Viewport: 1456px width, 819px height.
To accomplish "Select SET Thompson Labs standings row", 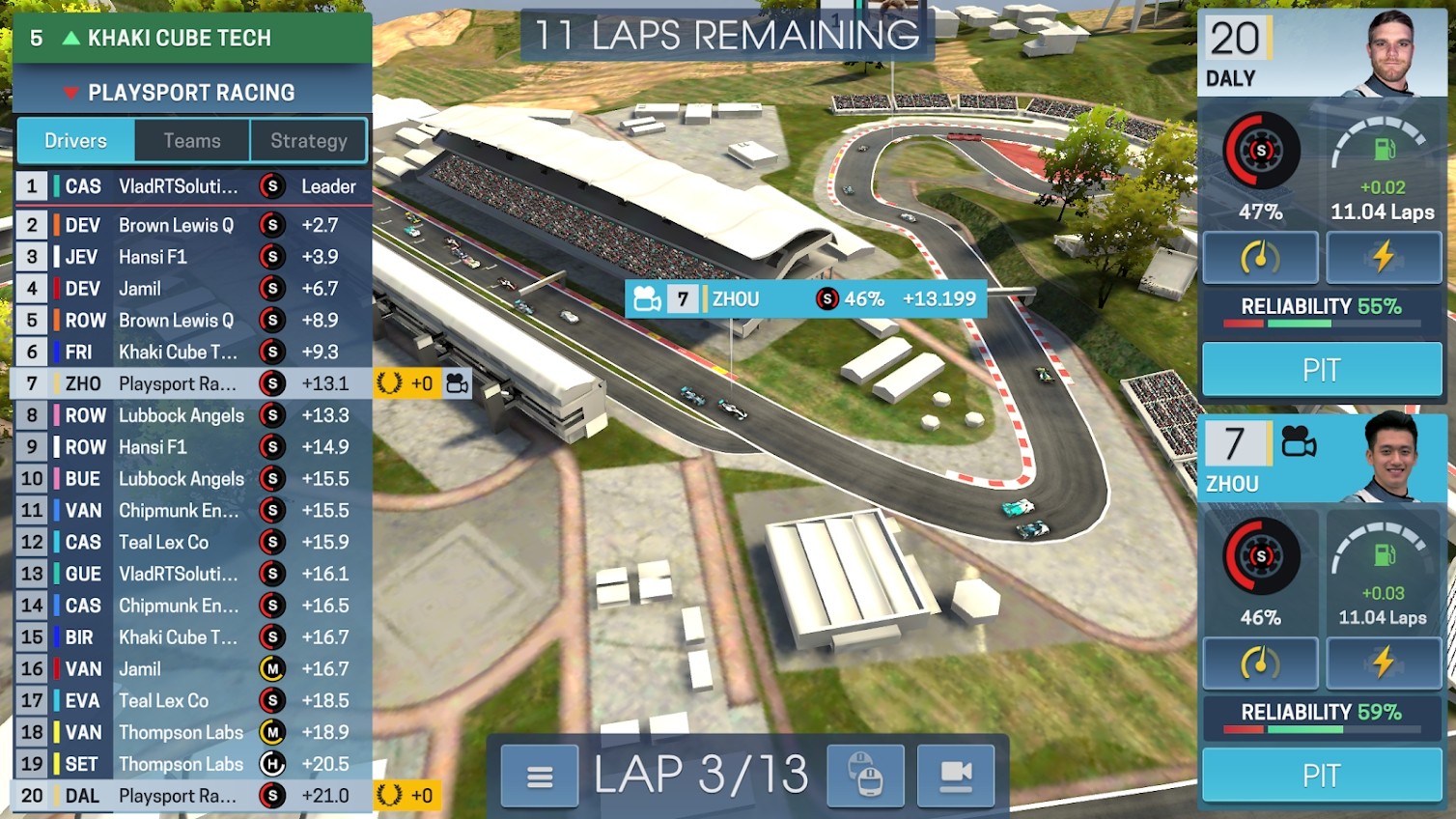I will (x=193, y=764).
